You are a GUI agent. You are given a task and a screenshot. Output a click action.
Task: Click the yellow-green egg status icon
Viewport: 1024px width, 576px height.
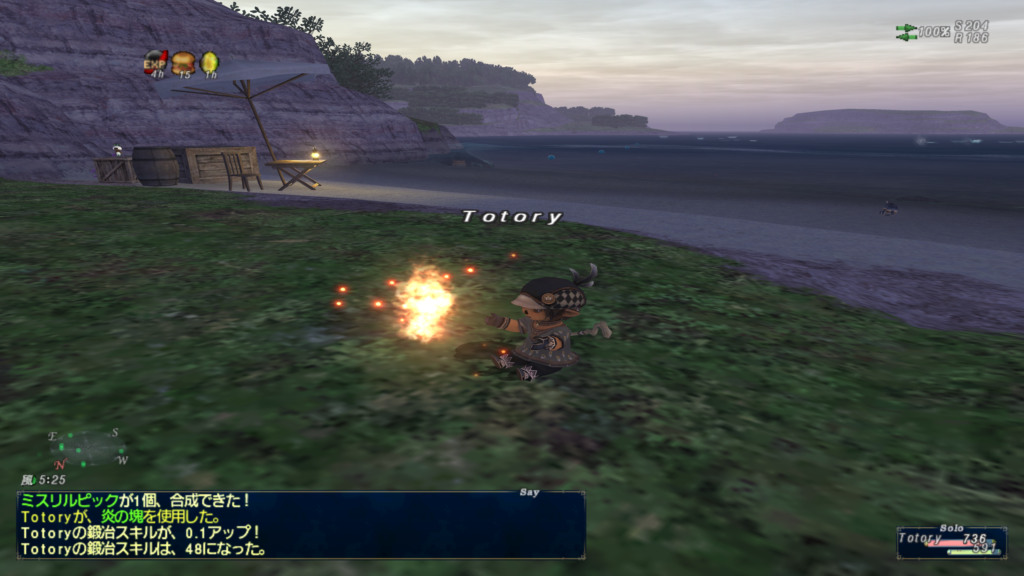click(x=210, y=63)
